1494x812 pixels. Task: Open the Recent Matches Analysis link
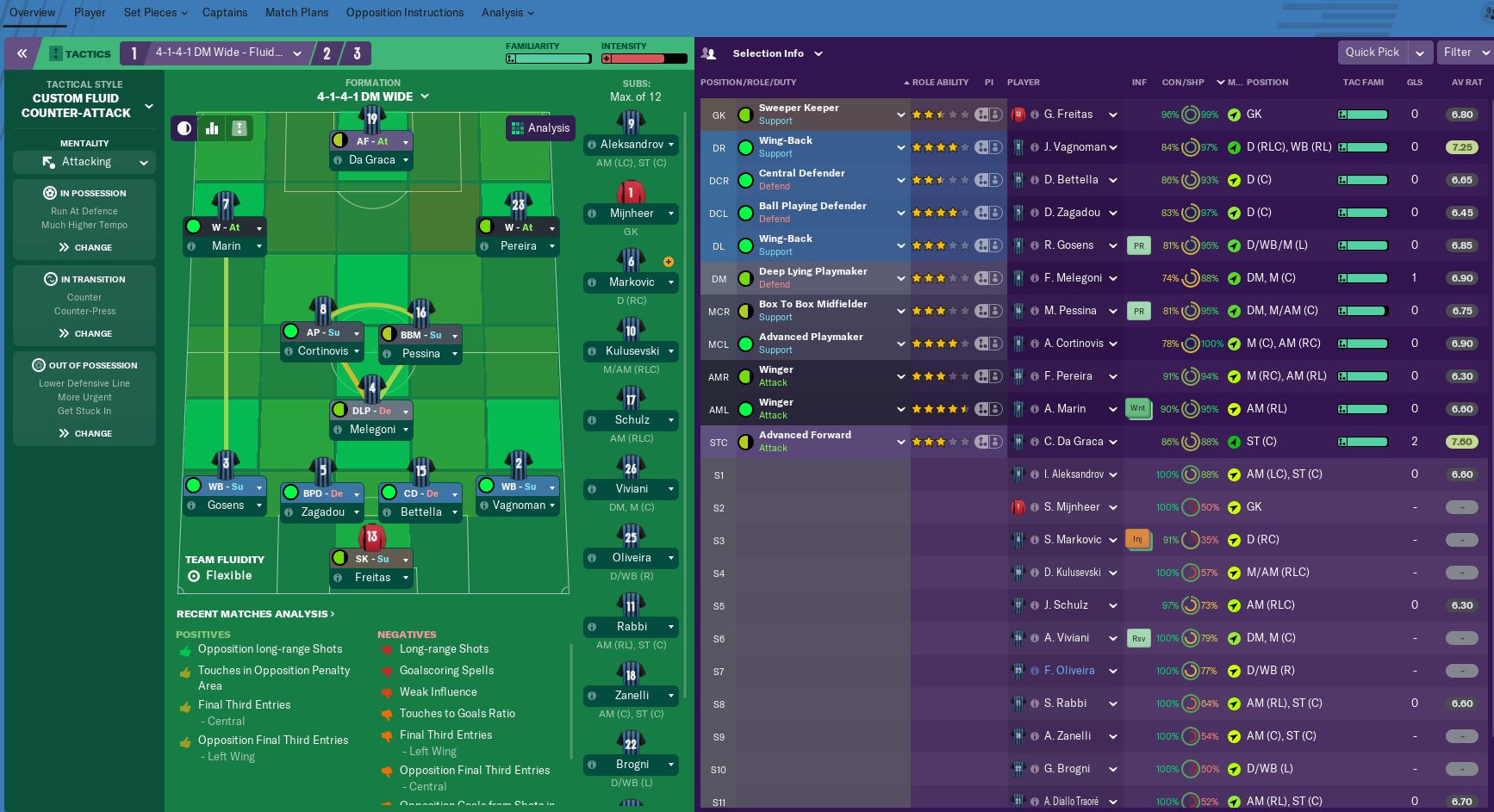click(254, 613)
